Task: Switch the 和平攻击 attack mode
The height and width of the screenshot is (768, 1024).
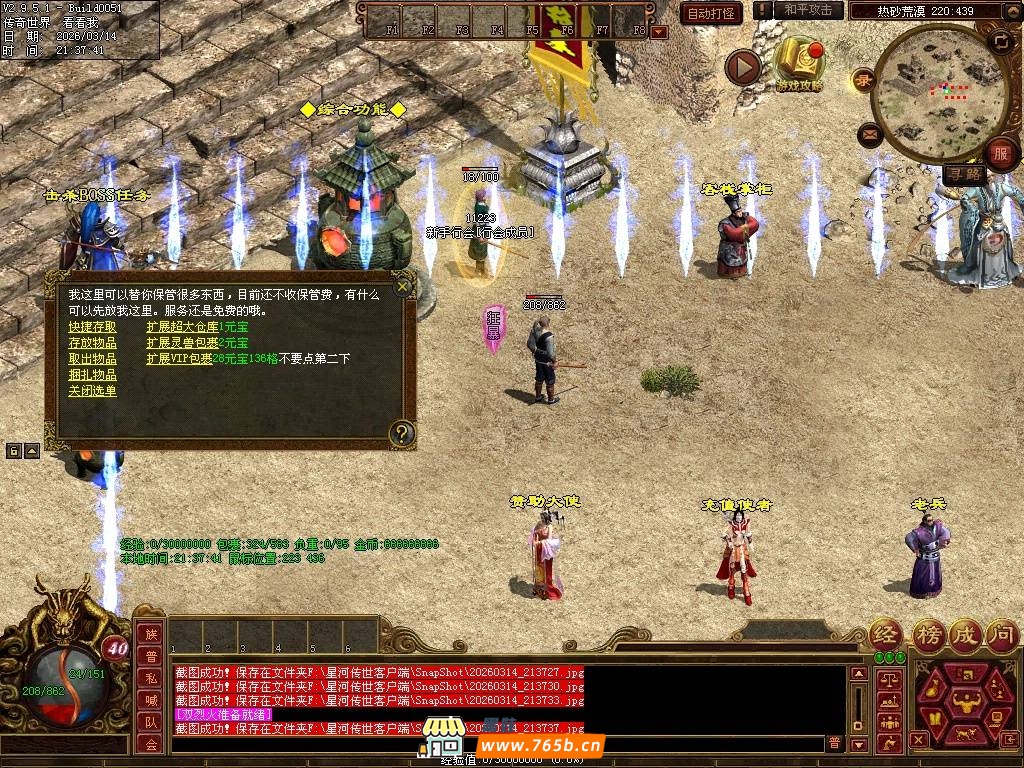Action: (807, 10)
